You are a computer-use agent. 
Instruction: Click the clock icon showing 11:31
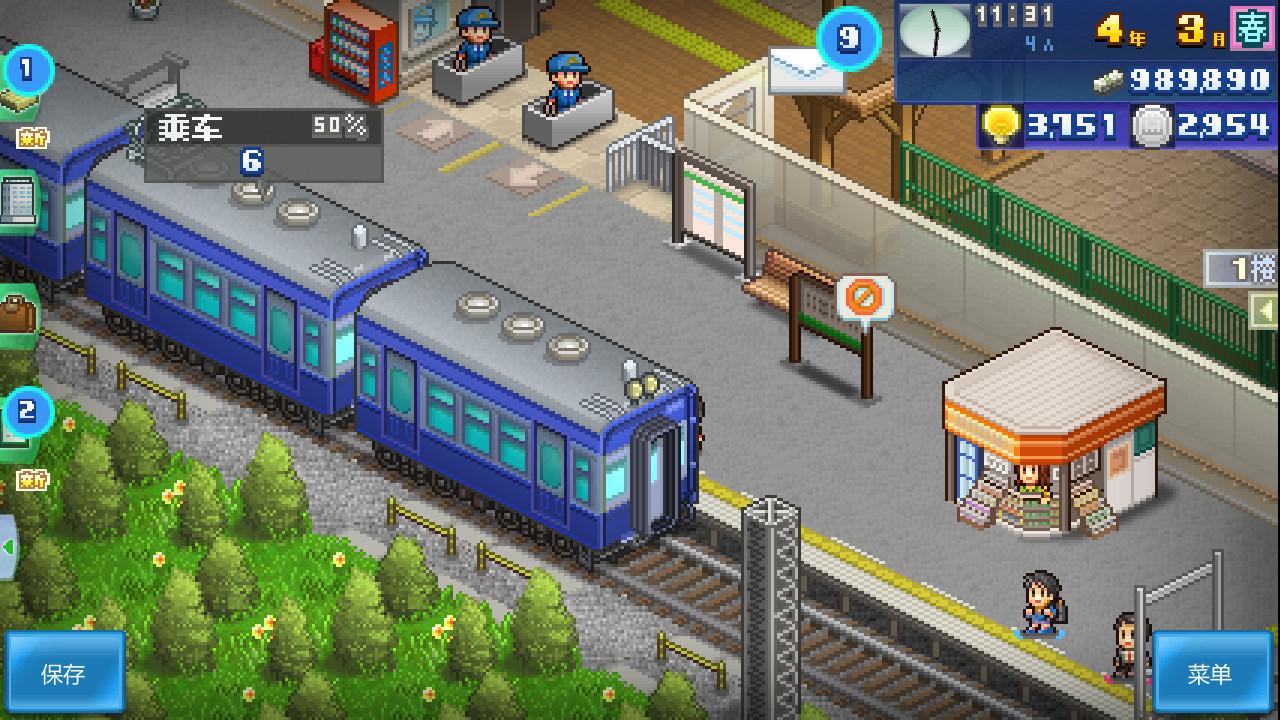(934, 30)
